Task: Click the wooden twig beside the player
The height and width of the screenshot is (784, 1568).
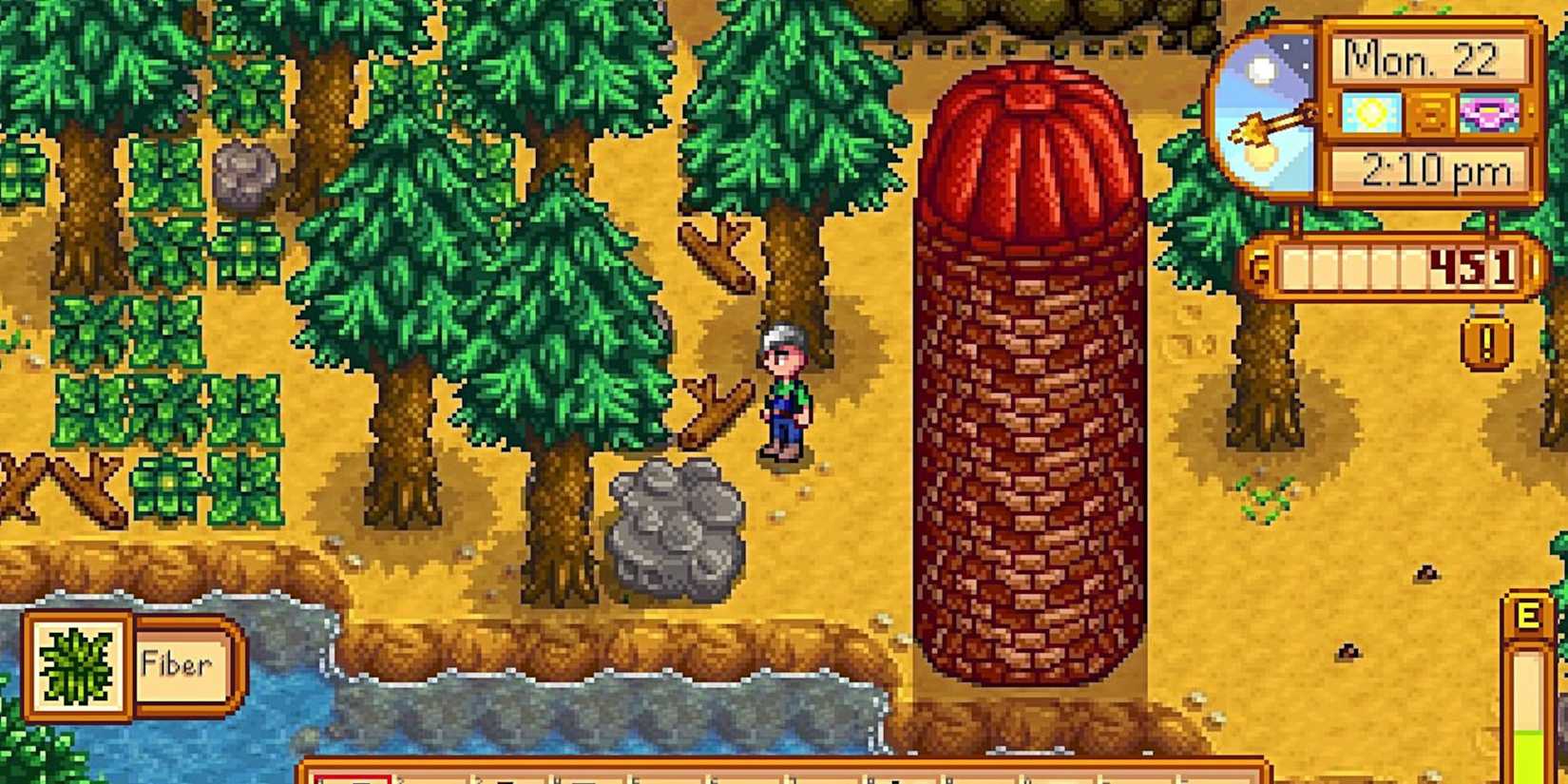Action: click(715, 409)
